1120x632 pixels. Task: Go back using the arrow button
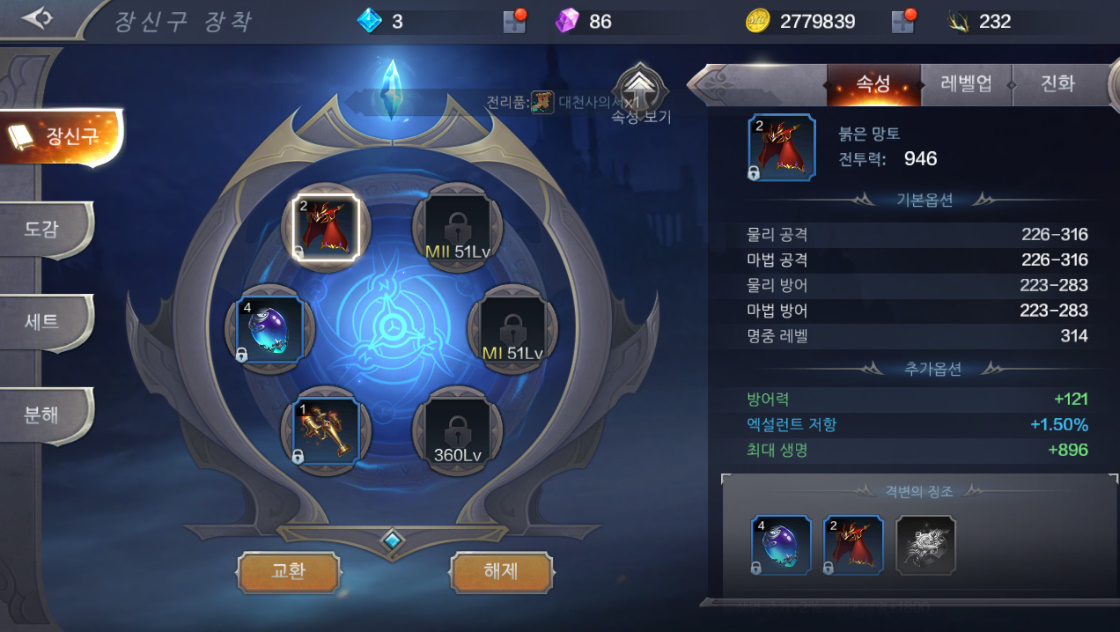pyautogui.click(x=37, y=19)
